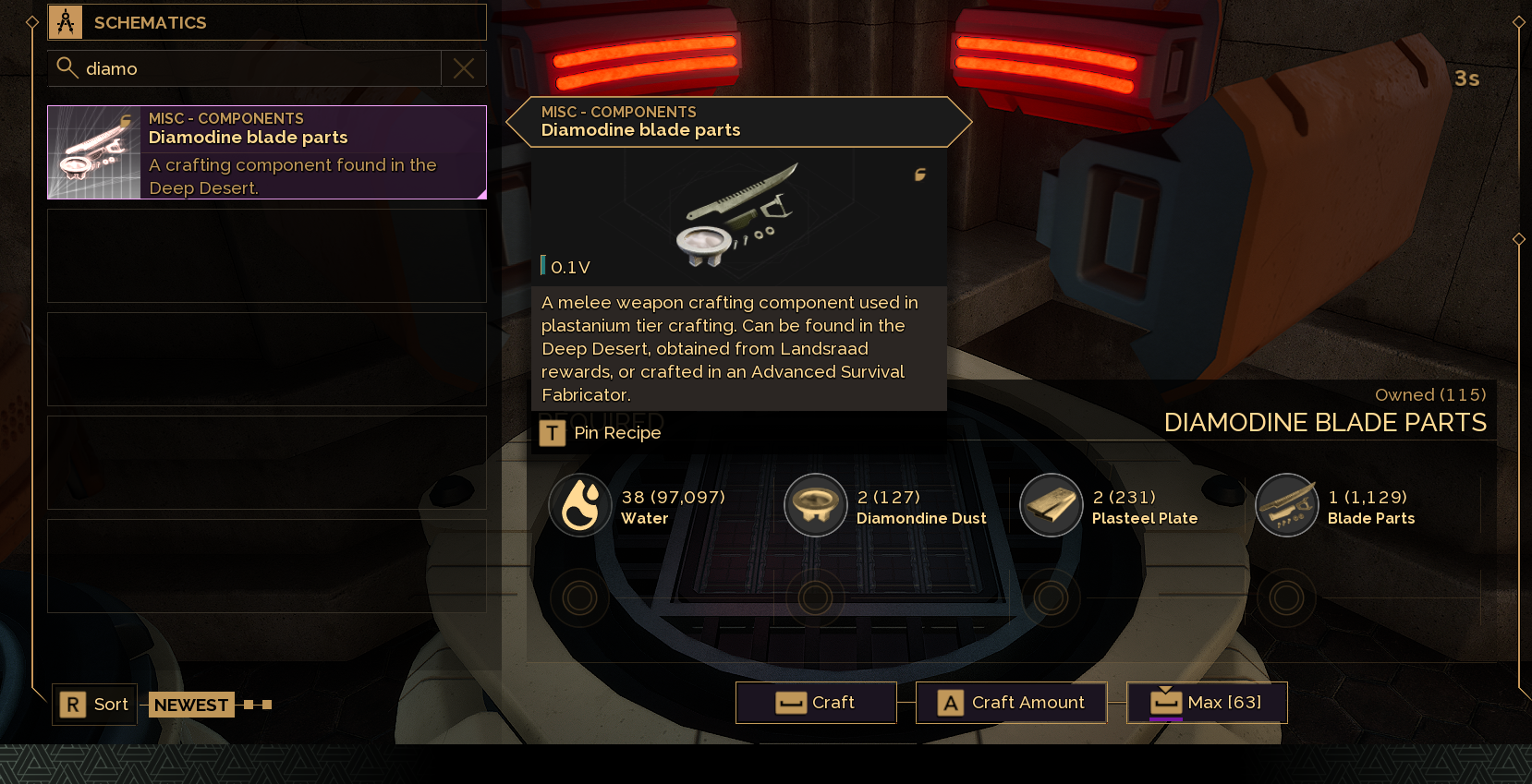Pin Recipe for Diamodine blade parts
1532x784 pixels.
pyautogui.click(x=602, y=433)
